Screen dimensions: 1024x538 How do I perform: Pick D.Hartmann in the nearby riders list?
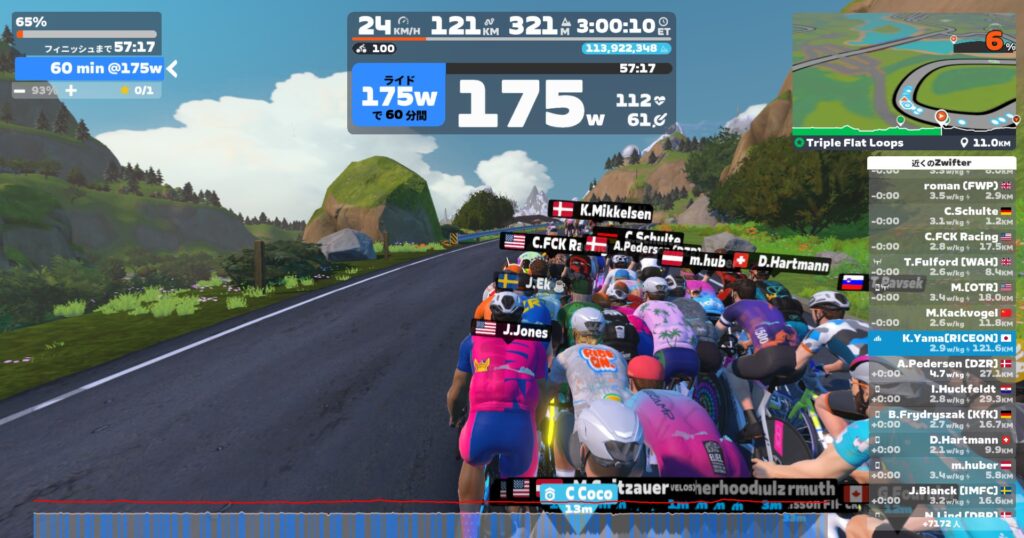941,444
